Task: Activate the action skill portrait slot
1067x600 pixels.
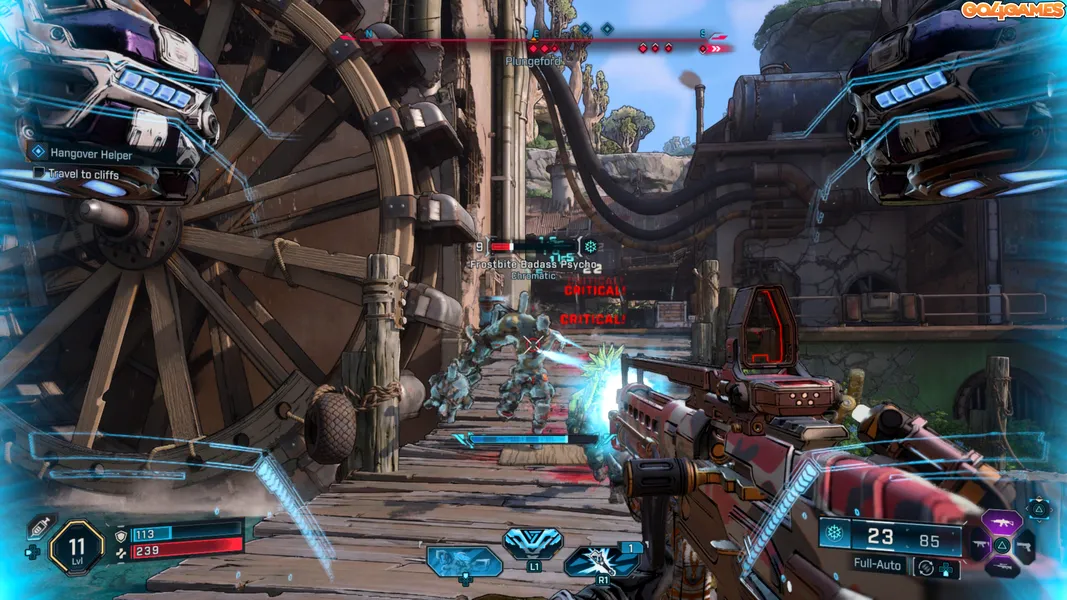Action: (x=464, y=561)
